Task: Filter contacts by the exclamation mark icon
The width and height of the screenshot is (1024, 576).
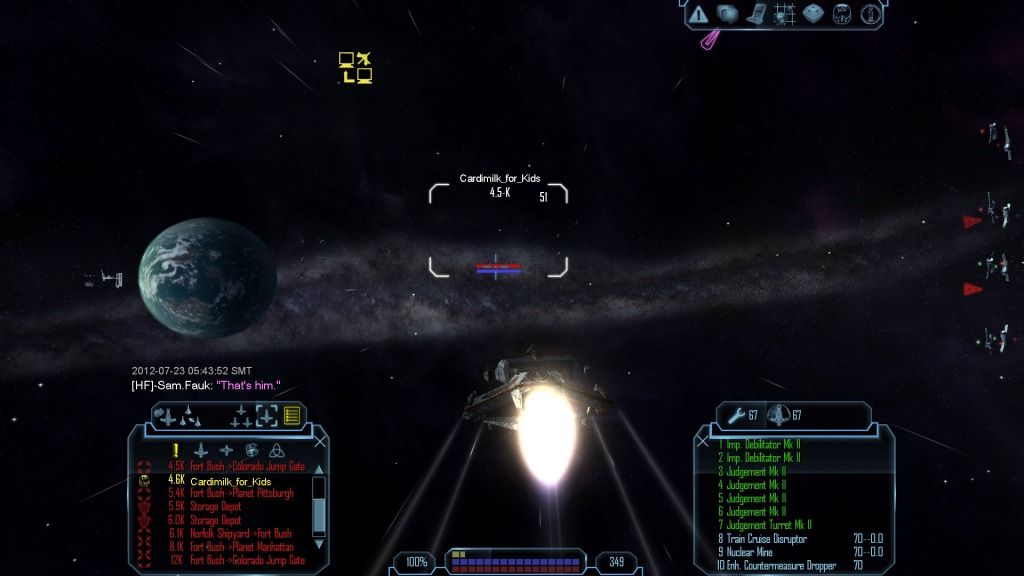Action: [175, 450]
